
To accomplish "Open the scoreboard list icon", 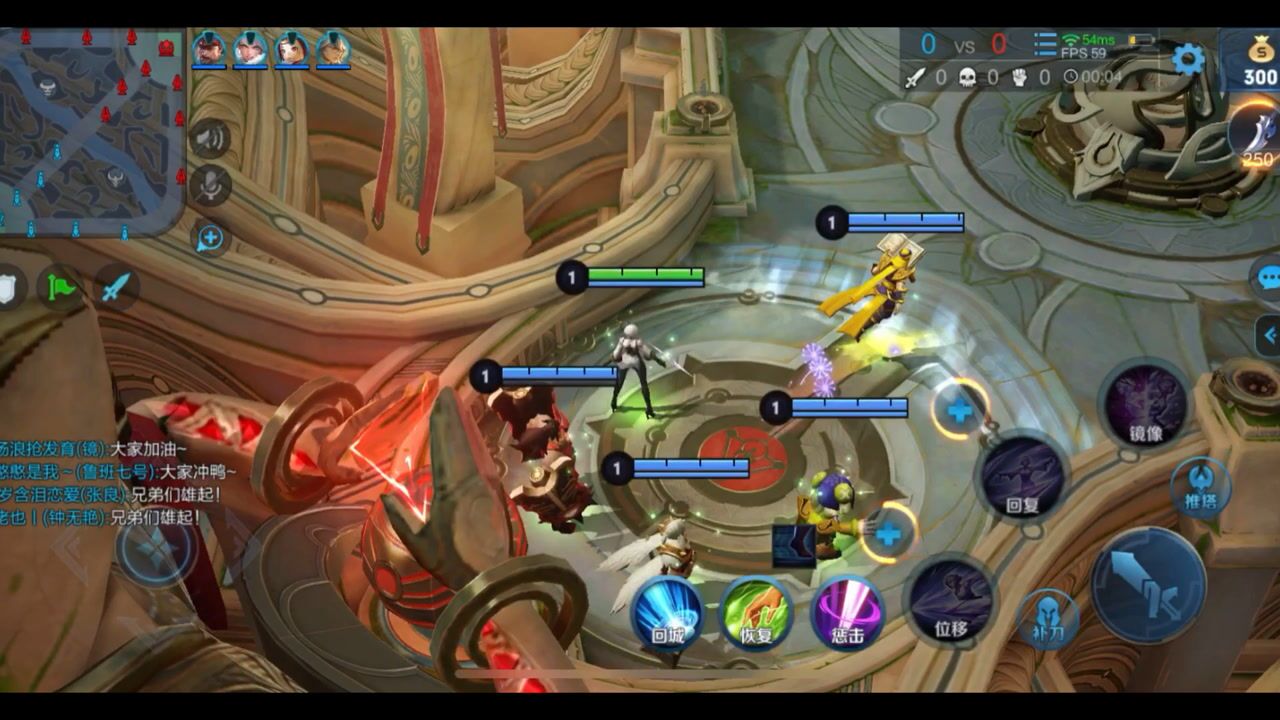I will click(1045, 45).
